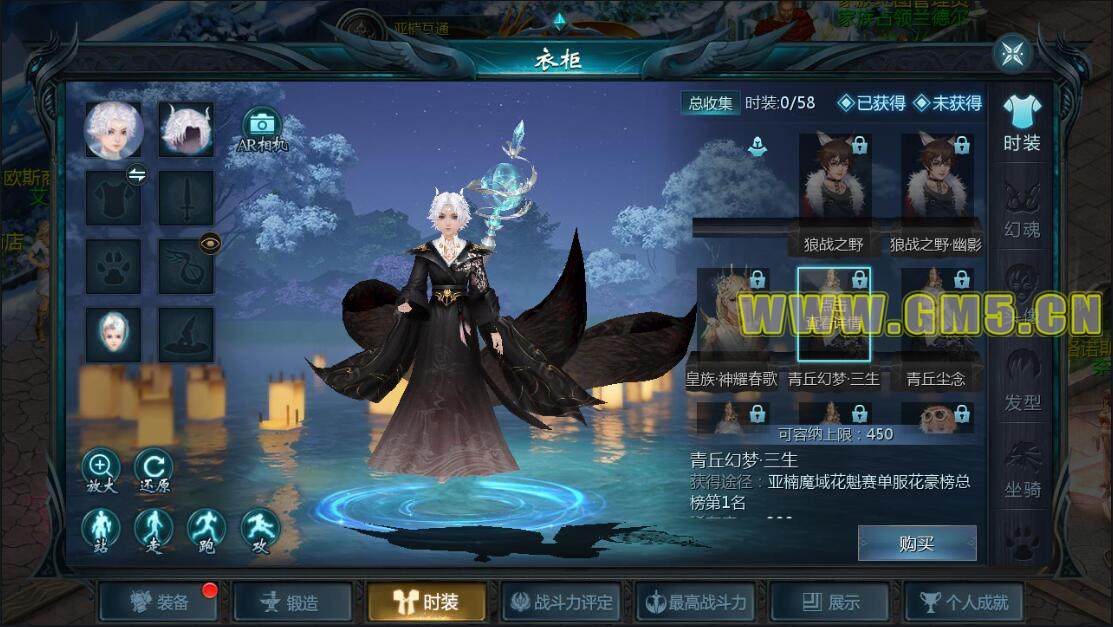Open the AR camera
This screenshot has width=1113, height=627.
(x=261, y=126)
